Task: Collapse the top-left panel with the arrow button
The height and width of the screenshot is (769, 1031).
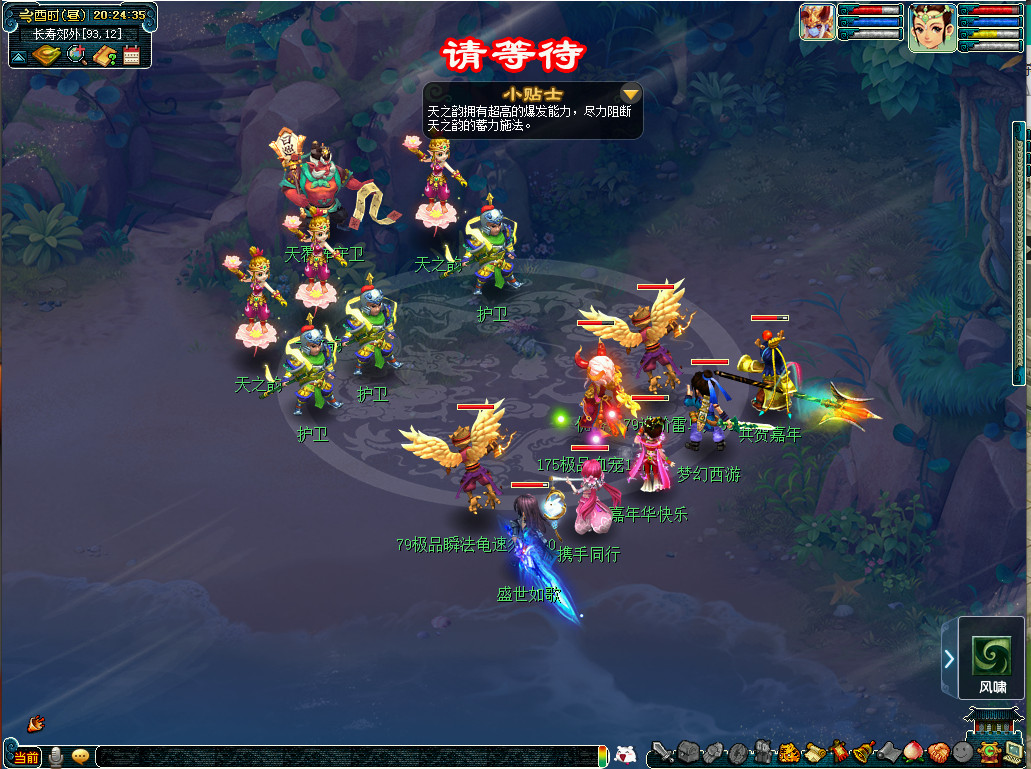Action: click(19, 57)
